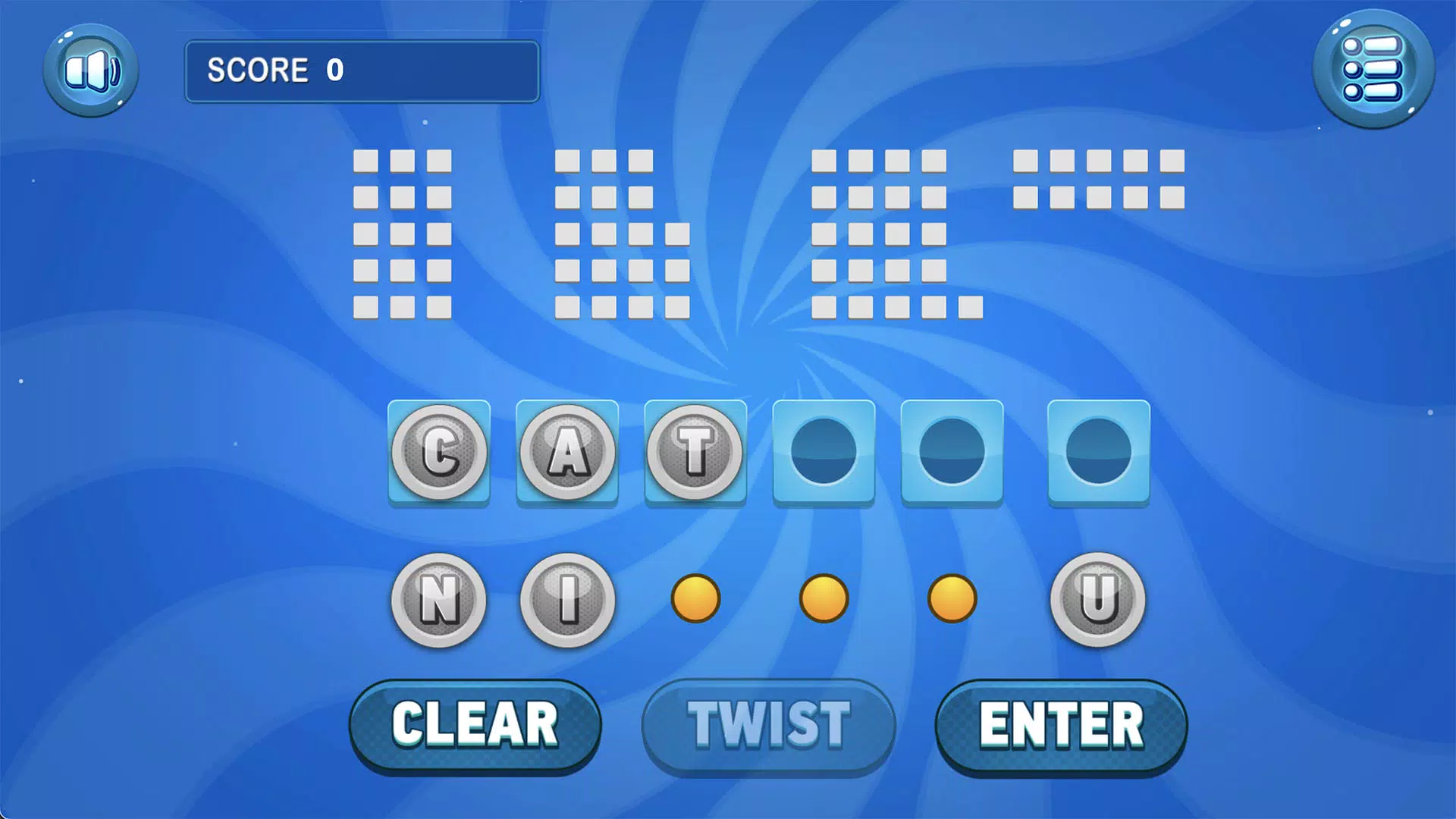Click the T tile in the answer row
The height and width of the screenshot is (819, 1456).
(695, 453)
